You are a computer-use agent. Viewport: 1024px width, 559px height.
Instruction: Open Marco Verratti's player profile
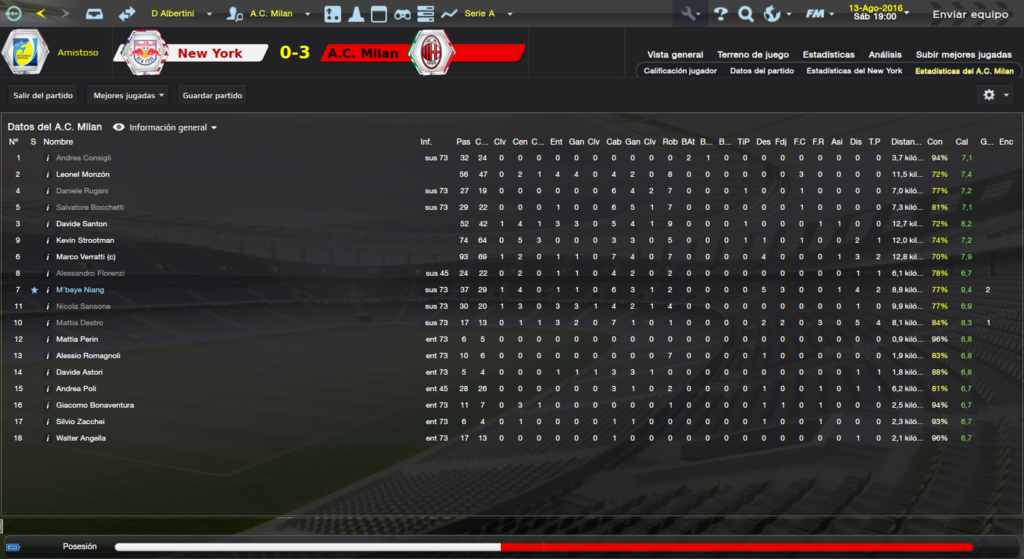(x=83, y=257)
